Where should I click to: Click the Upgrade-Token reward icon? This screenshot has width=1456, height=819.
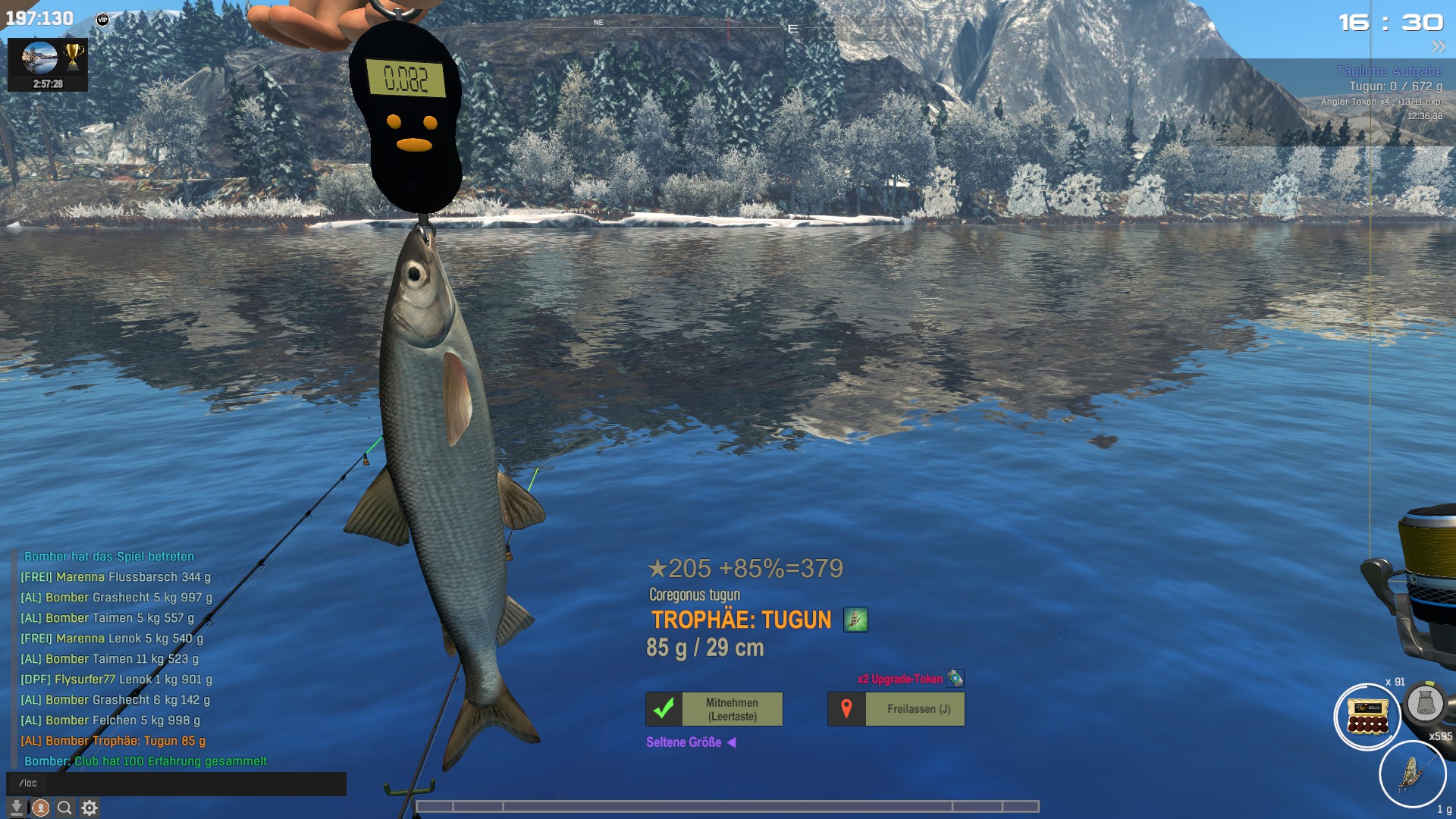coord(955,678)
